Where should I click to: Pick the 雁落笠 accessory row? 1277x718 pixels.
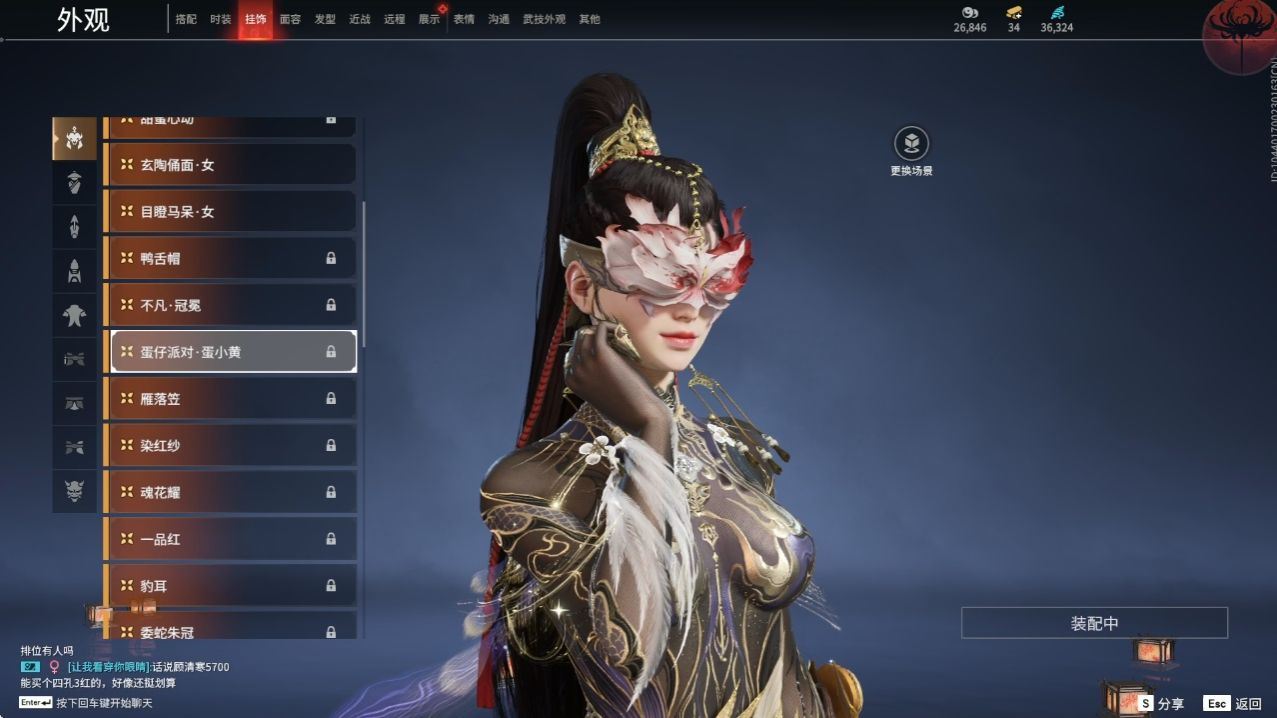[x=230, y=399]
